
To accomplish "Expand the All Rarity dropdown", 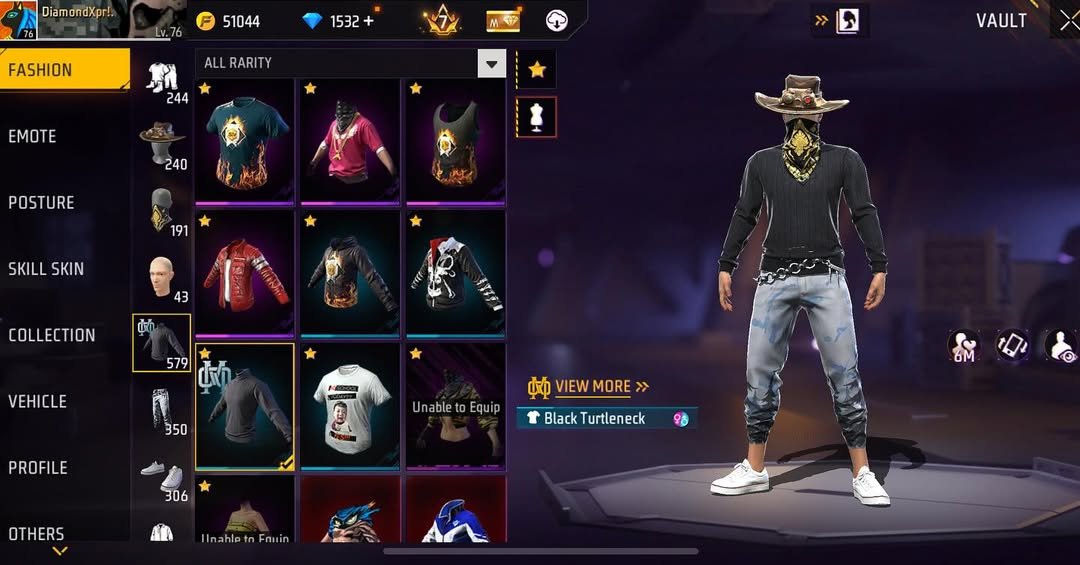I will click(491, 64).
